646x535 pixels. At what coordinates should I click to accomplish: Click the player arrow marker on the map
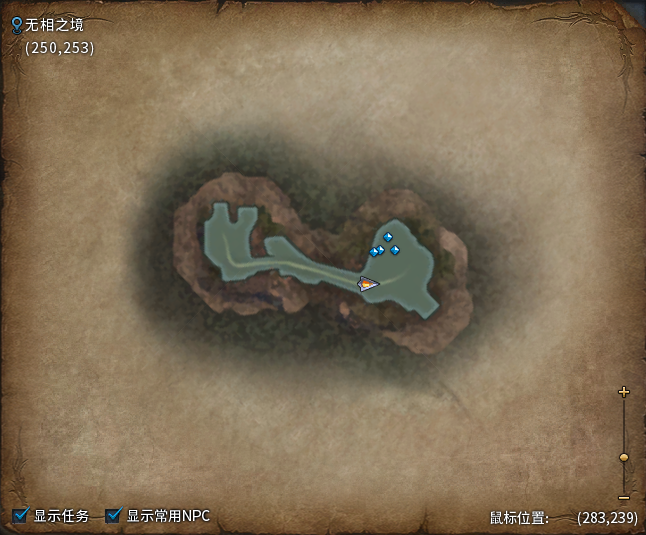pyautogui.click(x=369, y=284)
